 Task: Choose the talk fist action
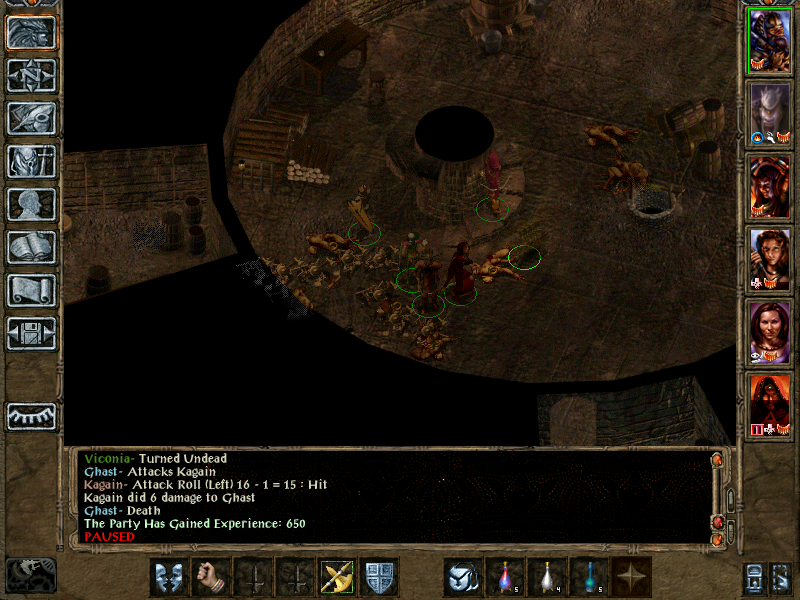[211, 577]
